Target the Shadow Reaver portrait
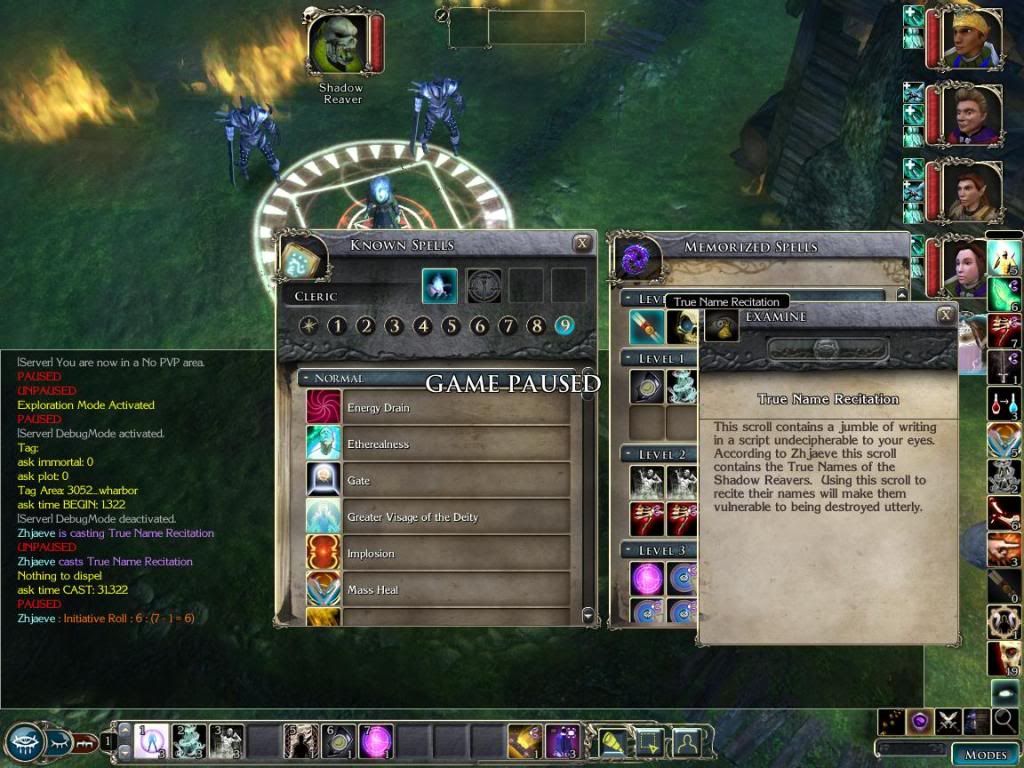Viewport: 1024px width, 768px height. [340, 43]
